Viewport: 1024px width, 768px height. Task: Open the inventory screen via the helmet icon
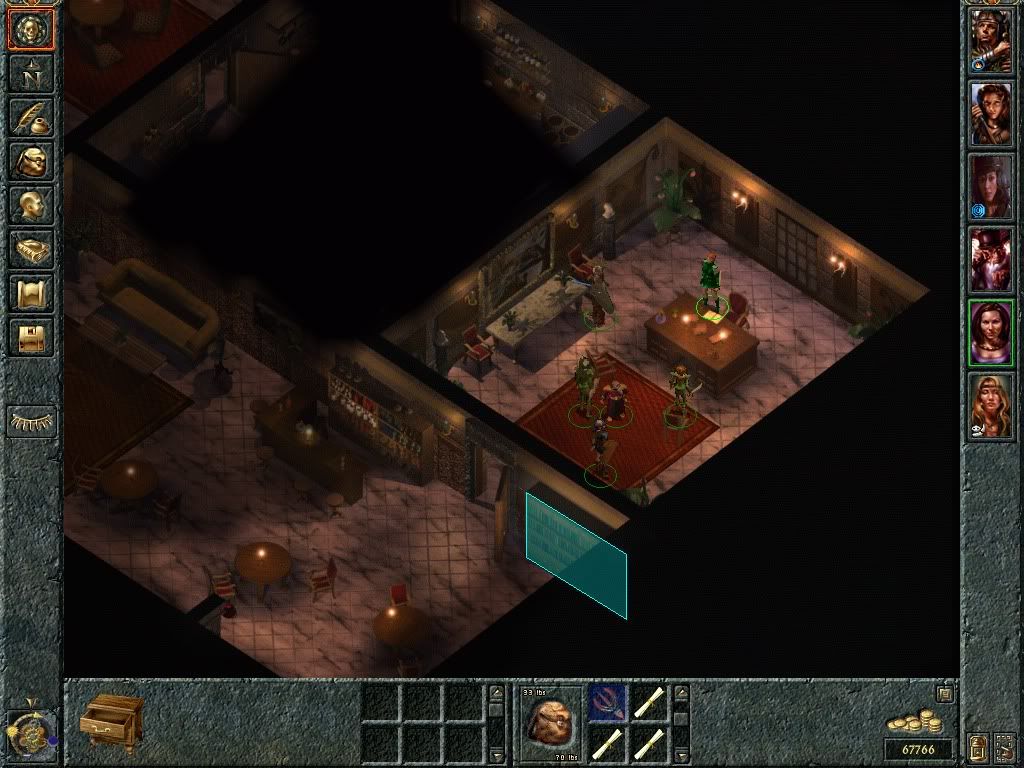click(31, 161)
